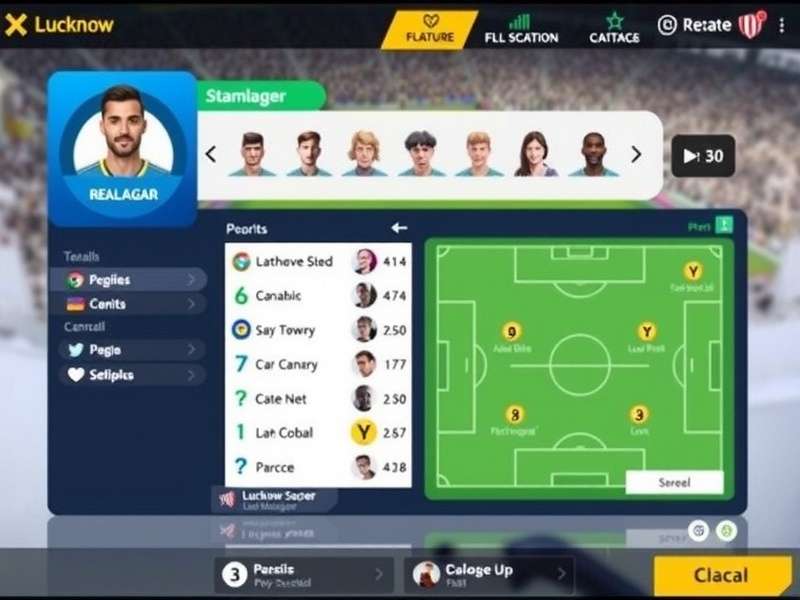The height and width of the screenshot is (600, 800).
Task: Select the Lah Cobal player row
Action: point(318,432)
